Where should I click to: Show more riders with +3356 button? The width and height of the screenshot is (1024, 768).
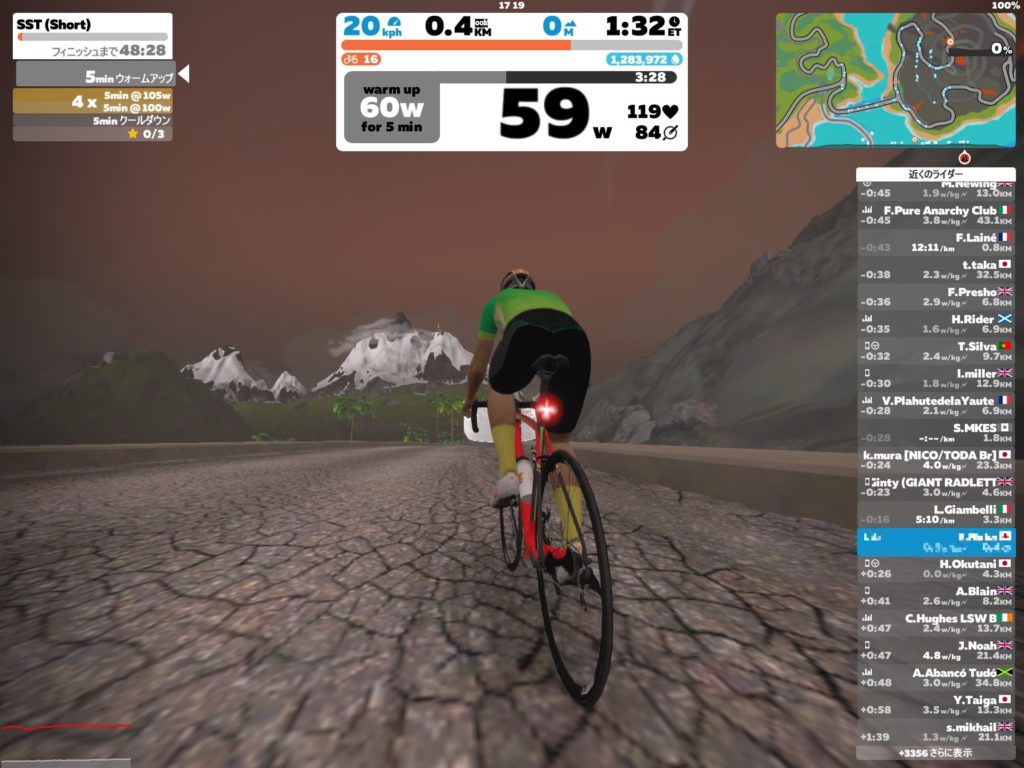(935, 753)
